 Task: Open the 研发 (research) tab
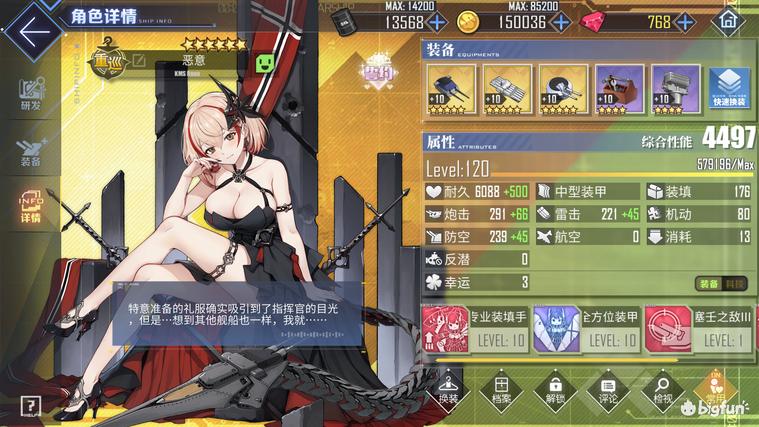click(30, 94)
